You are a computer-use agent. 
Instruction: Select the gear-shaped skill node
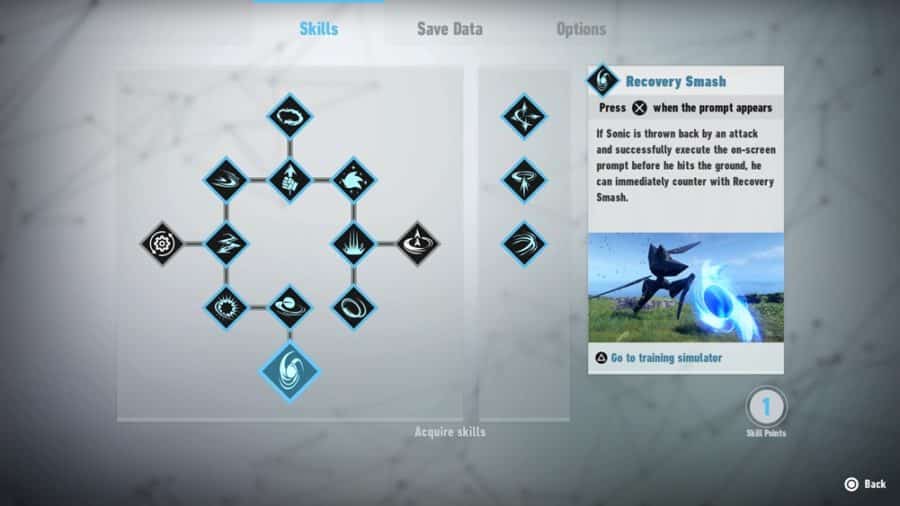click(162, 243)
